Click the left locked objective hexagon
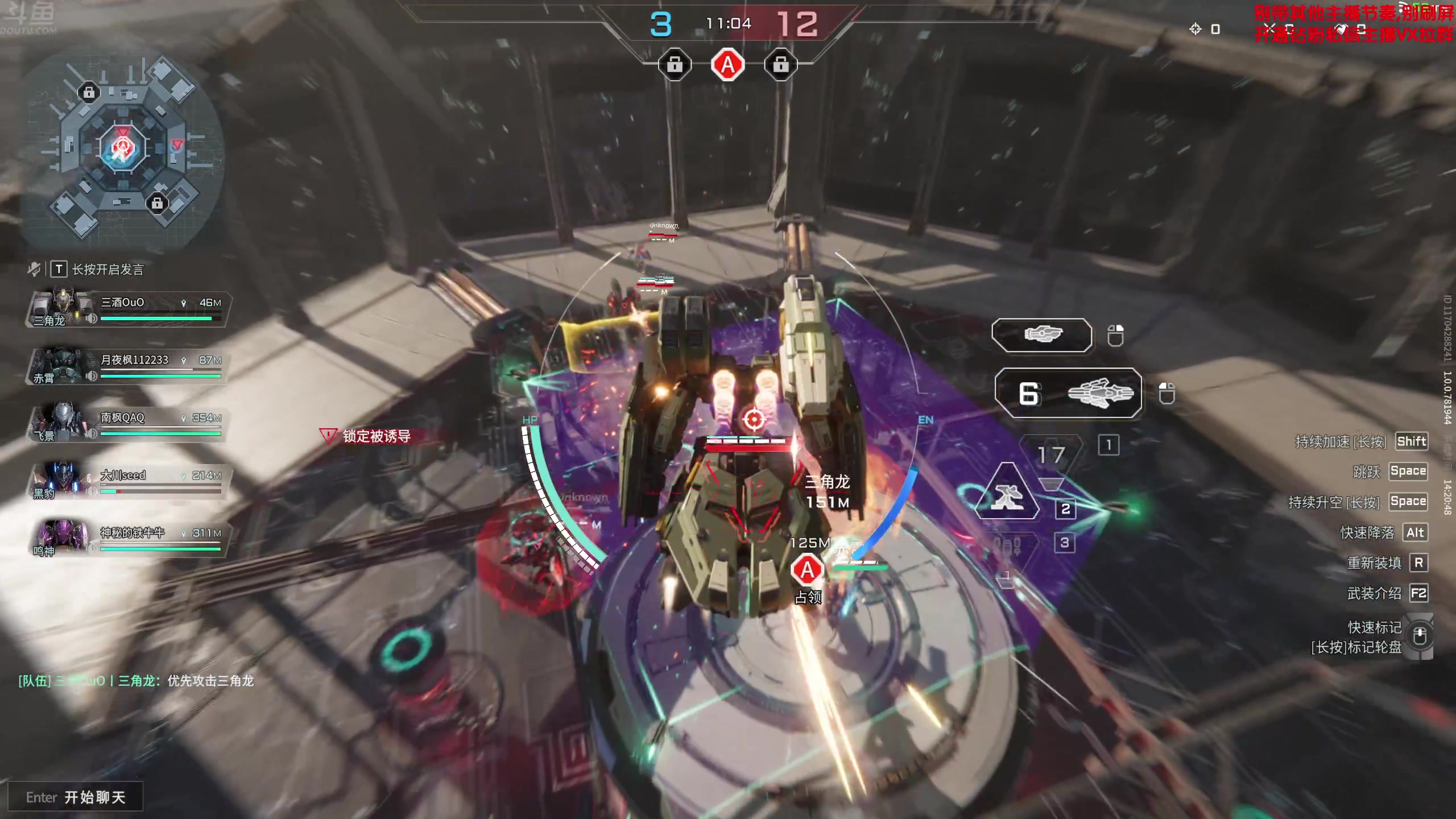Image resolution: width=1456 pixels, height=819 pixels. click(675, 65)
